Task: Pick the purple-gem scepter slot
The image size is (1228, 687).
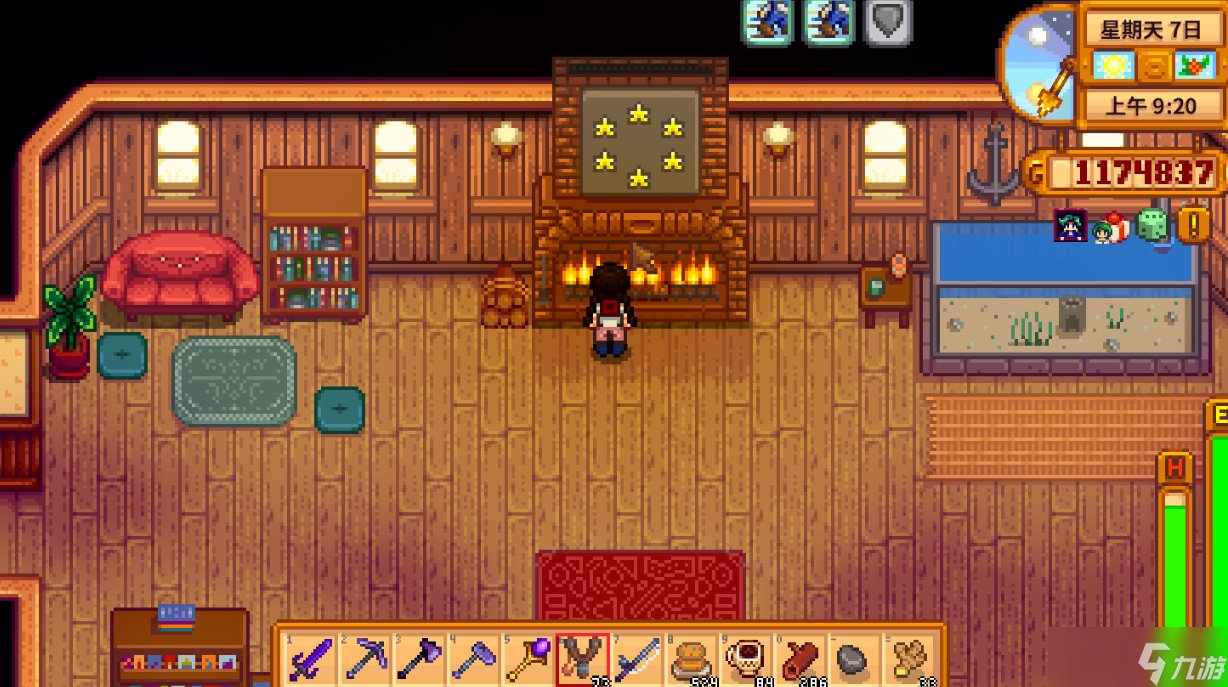Action: tap(526, 659)
